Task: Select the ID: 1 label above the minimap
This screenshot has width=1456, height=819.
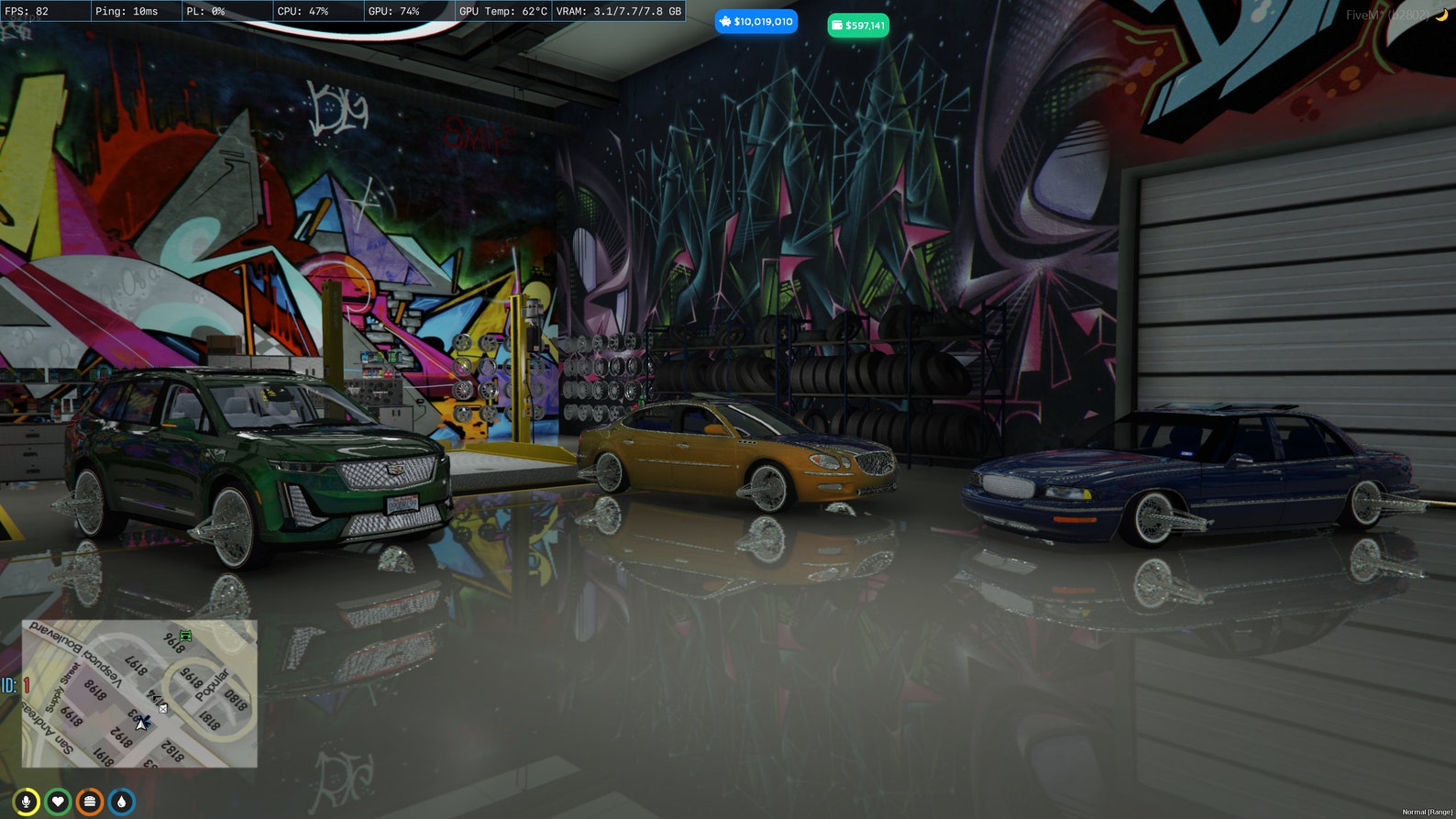Action: coord(12,683)
